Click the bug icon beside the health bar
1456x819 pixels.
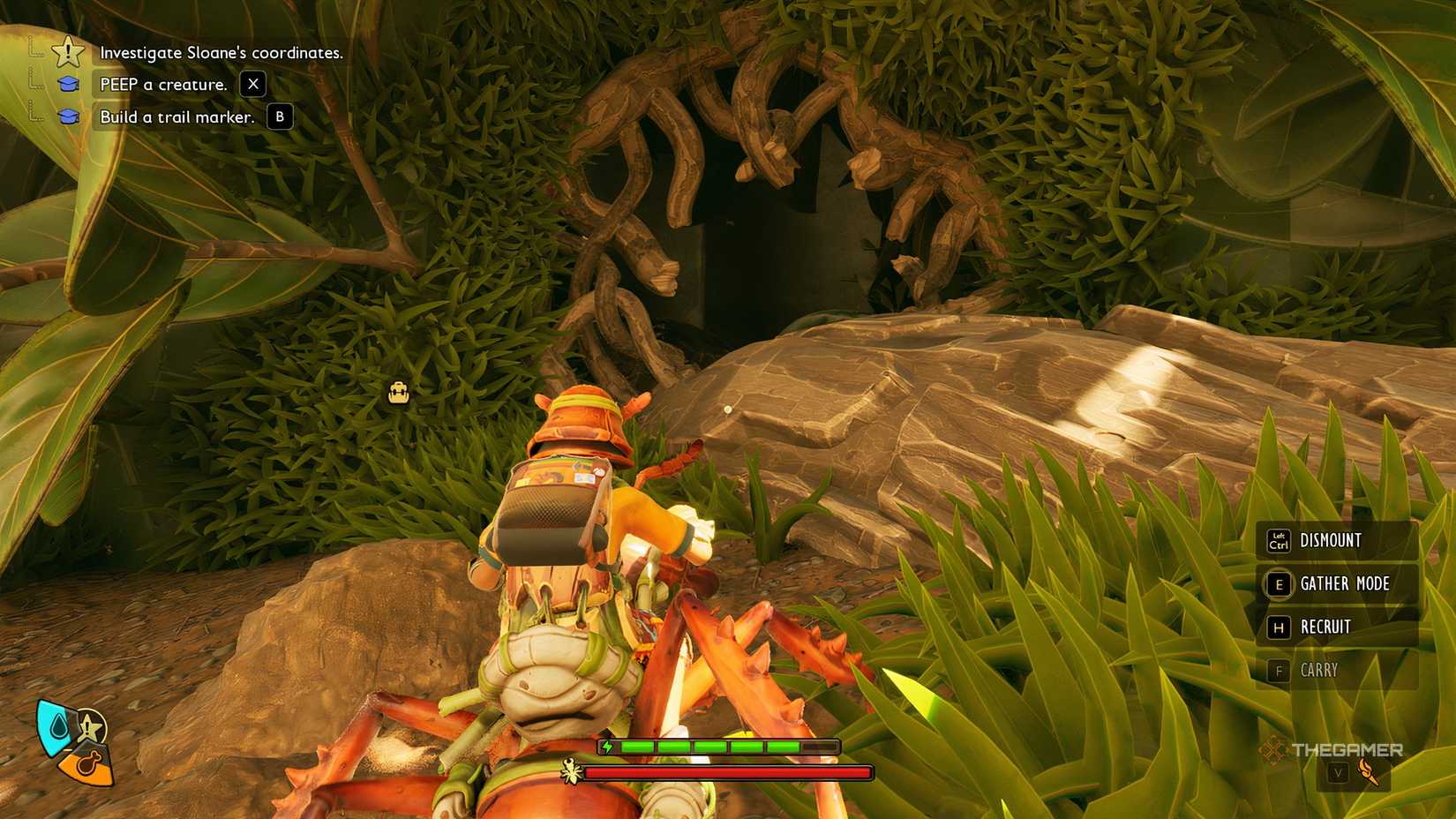(x=571, y=771)
